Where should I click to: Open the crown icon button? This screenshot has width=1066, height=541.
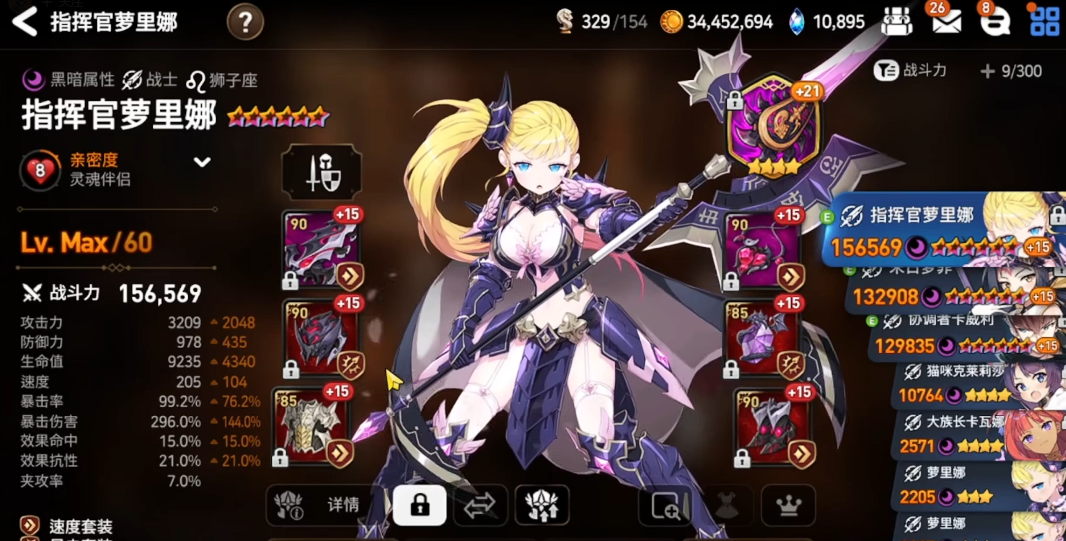point(788,506)
